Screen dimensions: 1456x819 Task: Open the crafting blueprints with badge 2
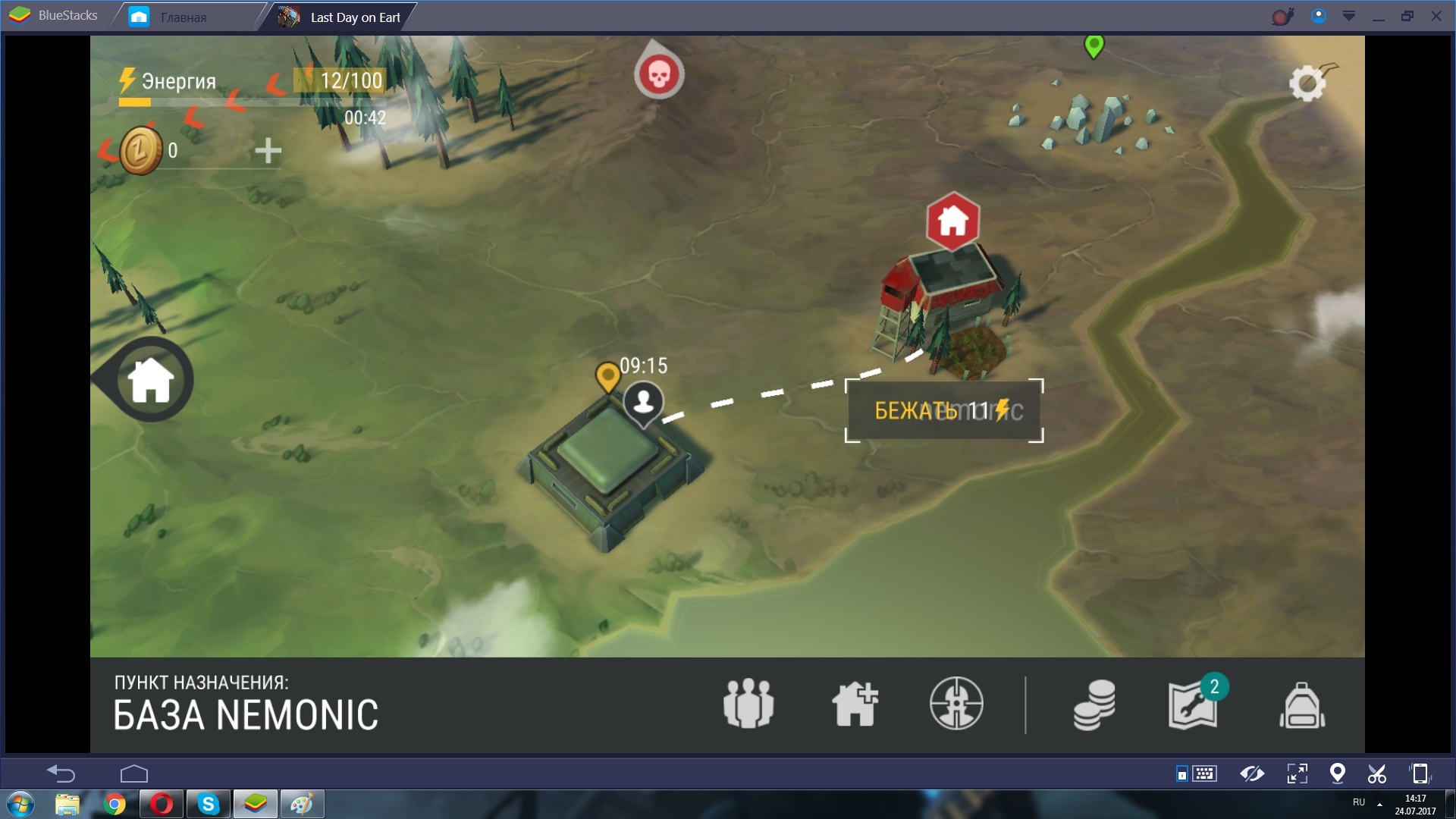pos(1194,705)
